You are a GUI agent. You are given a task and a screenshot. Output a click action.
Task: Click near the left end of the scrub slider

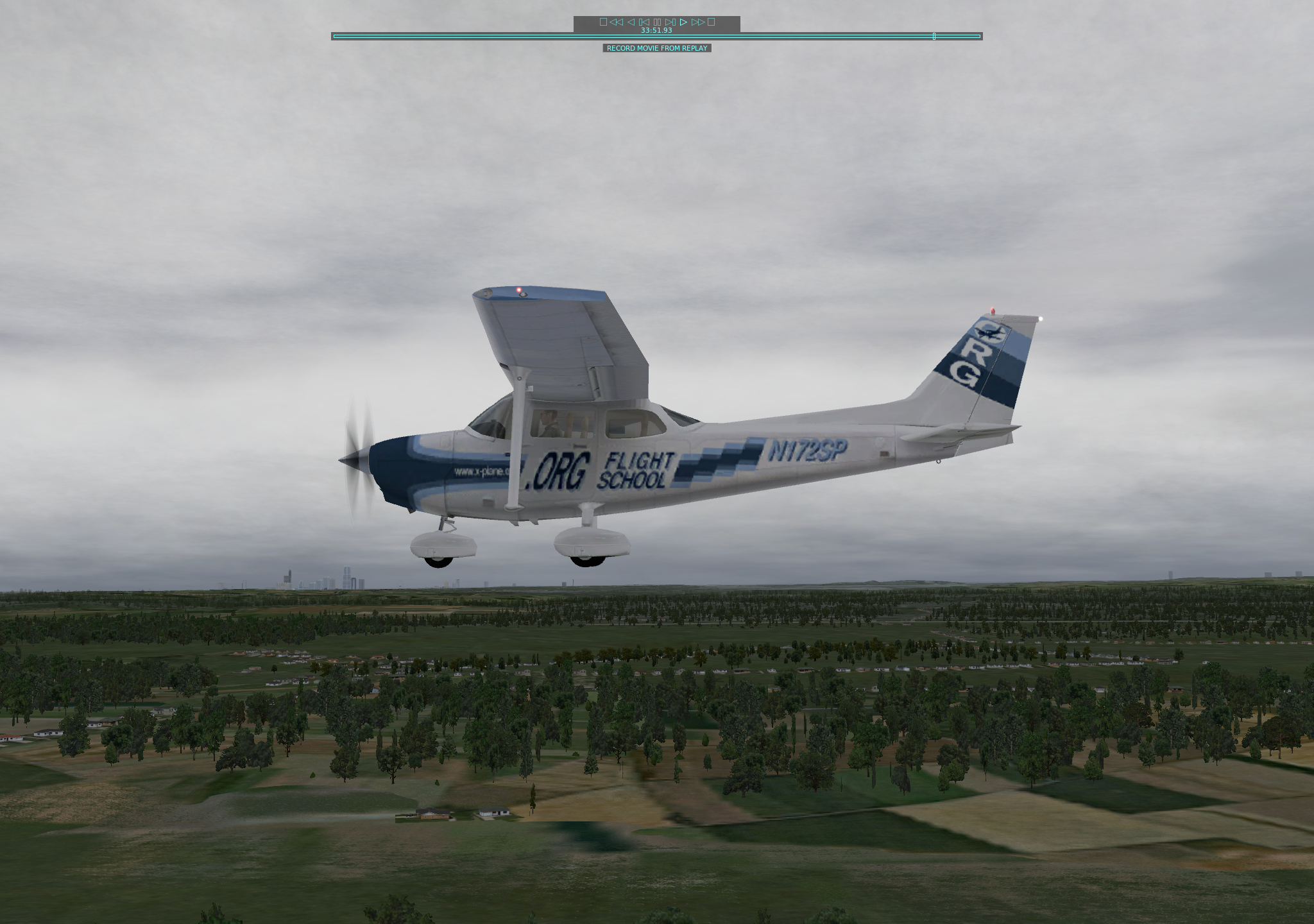340,37
